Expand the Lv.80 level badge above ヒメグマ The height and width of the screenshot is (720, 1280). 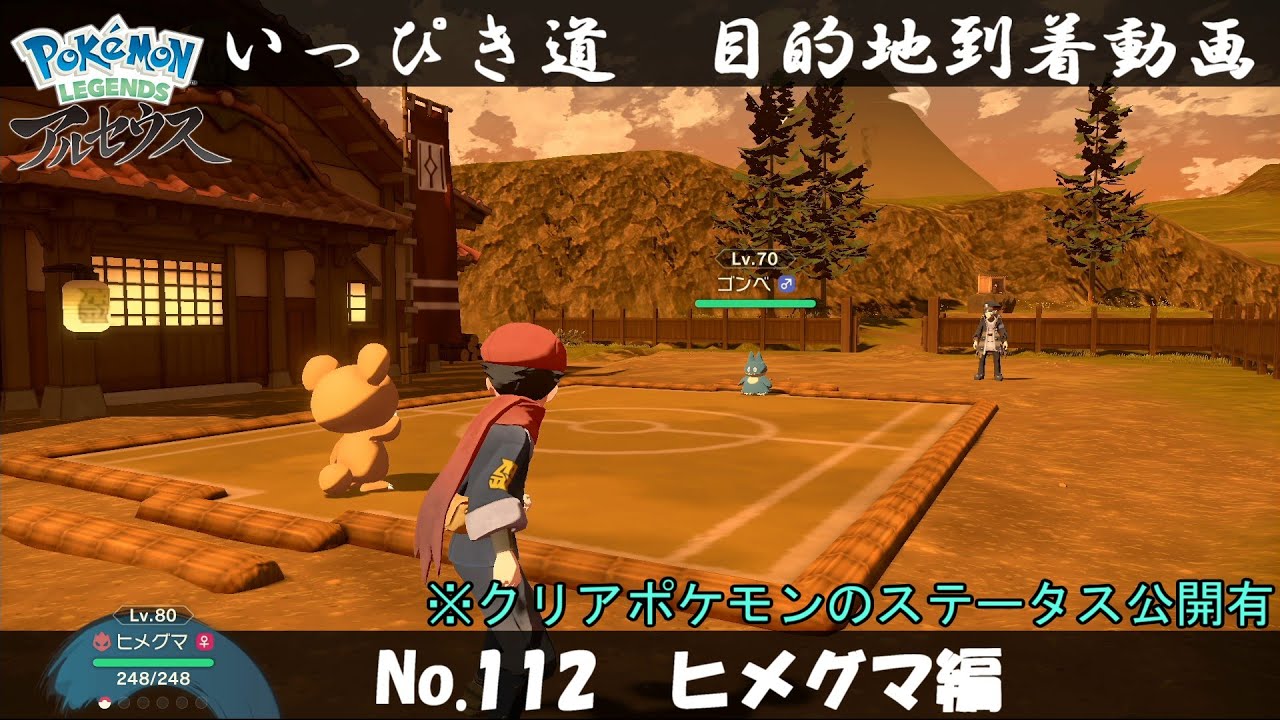coord(153,615)
